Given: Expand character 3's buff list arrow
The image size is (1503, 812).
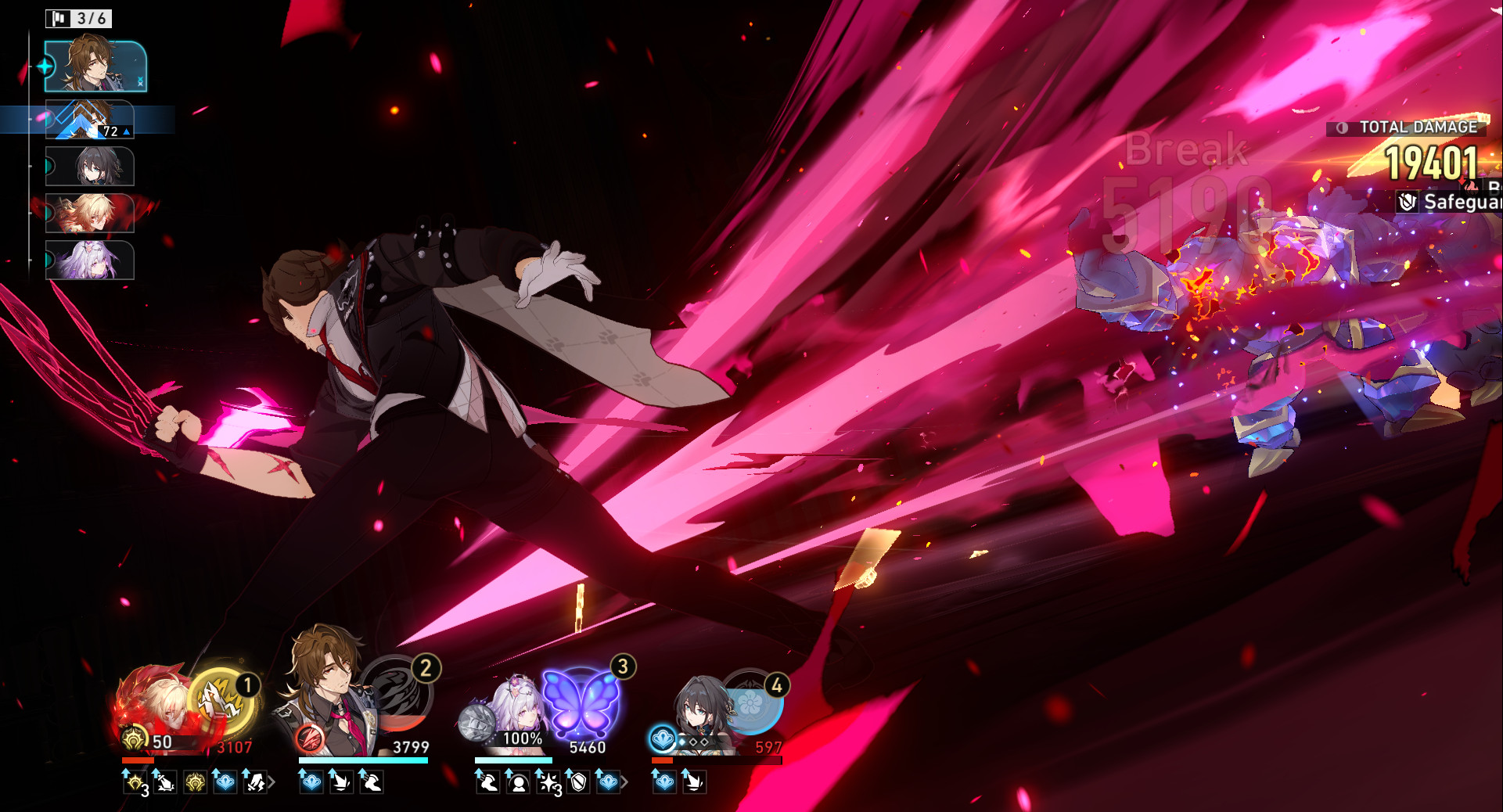Looking at the screenshot, I should [626, 781].
